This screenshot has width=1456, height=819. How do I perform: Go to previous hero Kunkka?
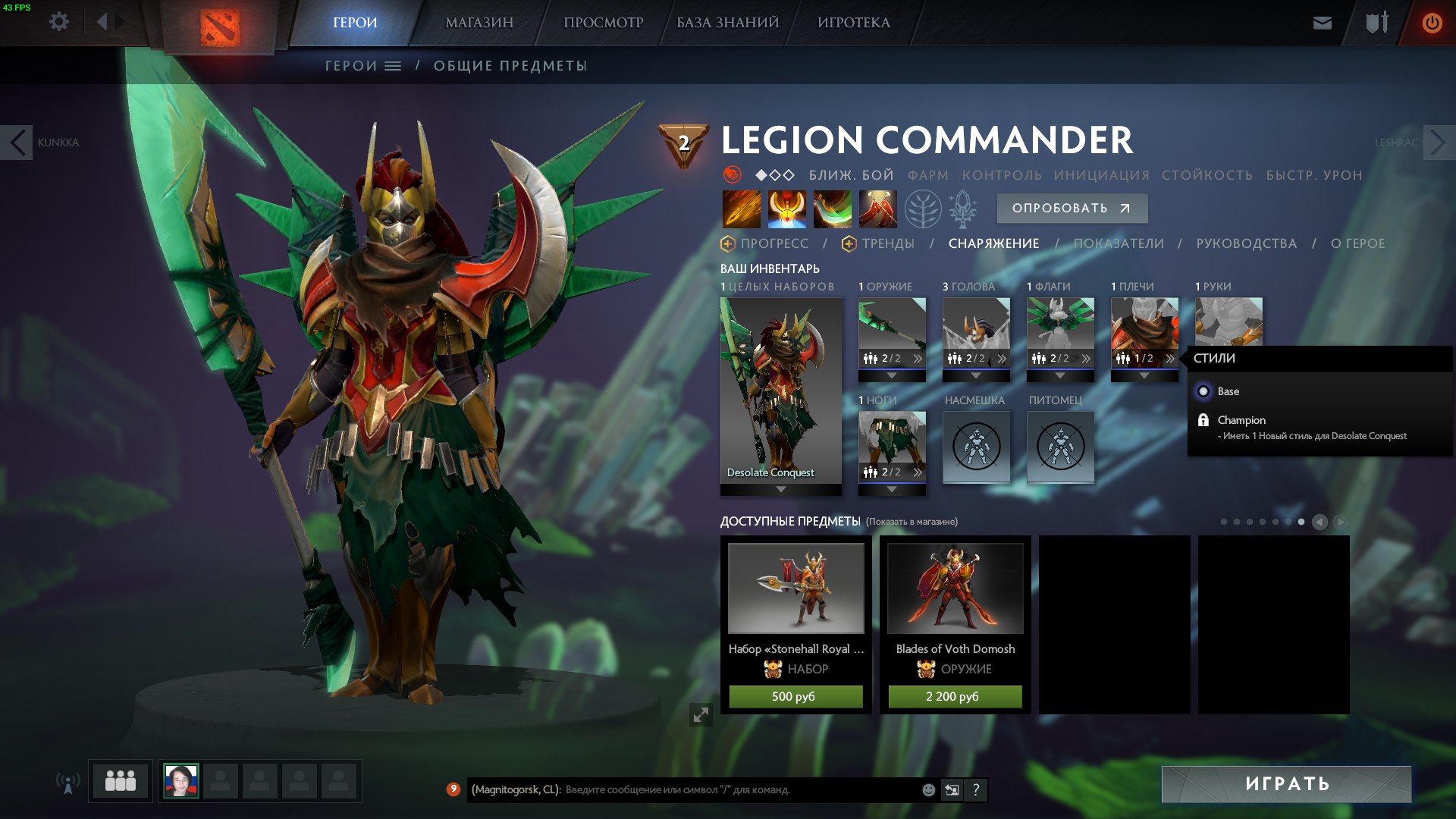tap(17, 143)
